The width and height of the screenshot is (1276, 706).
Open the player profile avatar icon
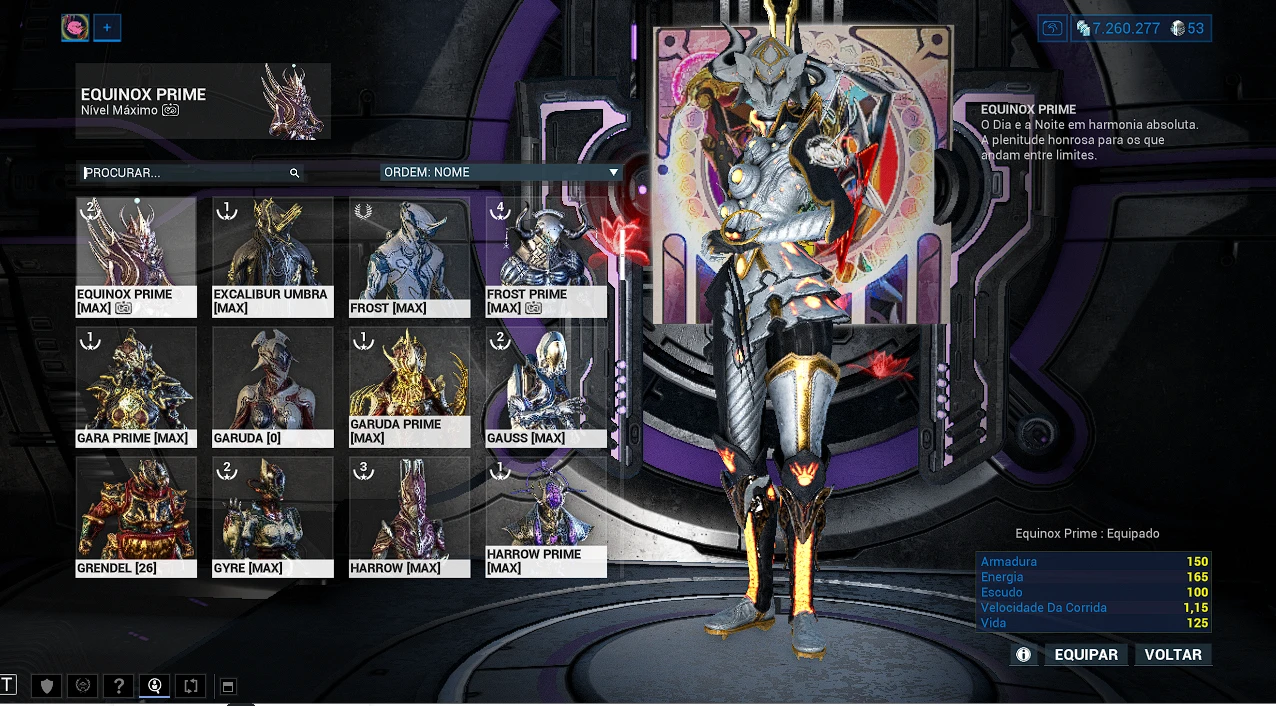pos(75,28)
